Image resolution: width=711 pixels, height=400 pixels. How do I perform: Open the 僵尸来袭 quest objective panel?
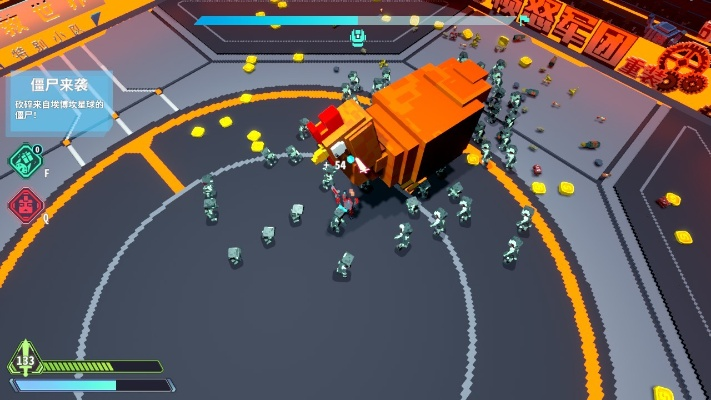click(58, 100)
